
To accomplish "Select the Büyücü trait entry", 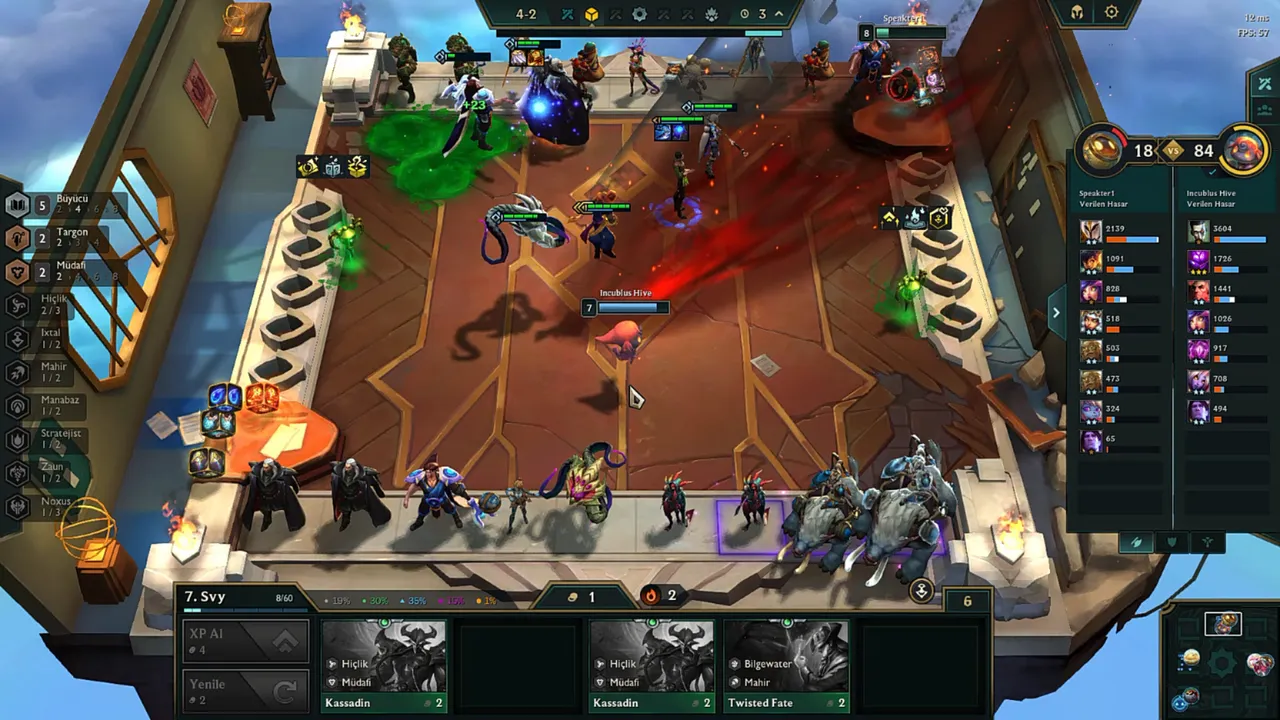I will [x=60, y=206].
